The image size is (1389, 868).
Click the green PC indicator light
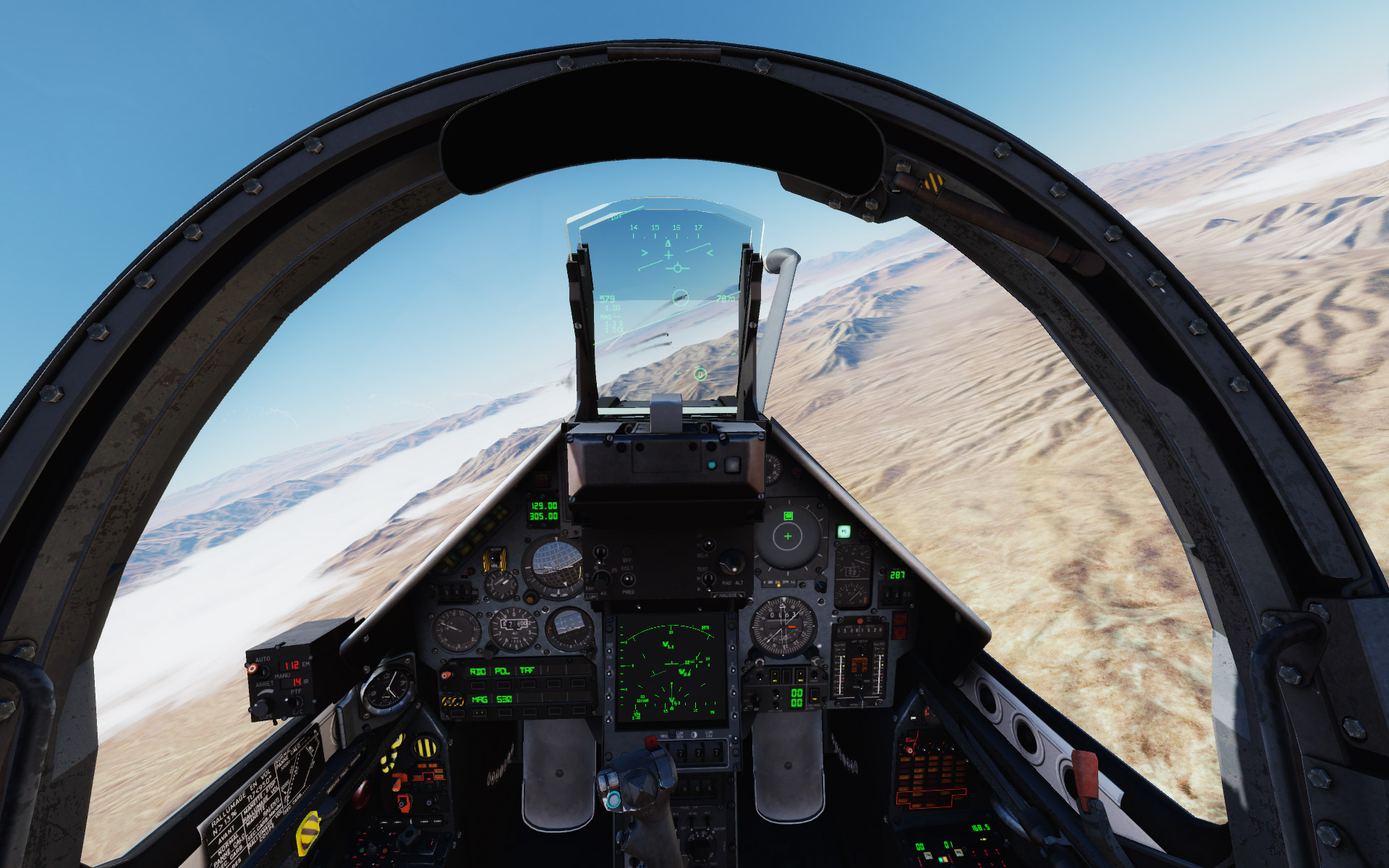(x=844, y=532)
